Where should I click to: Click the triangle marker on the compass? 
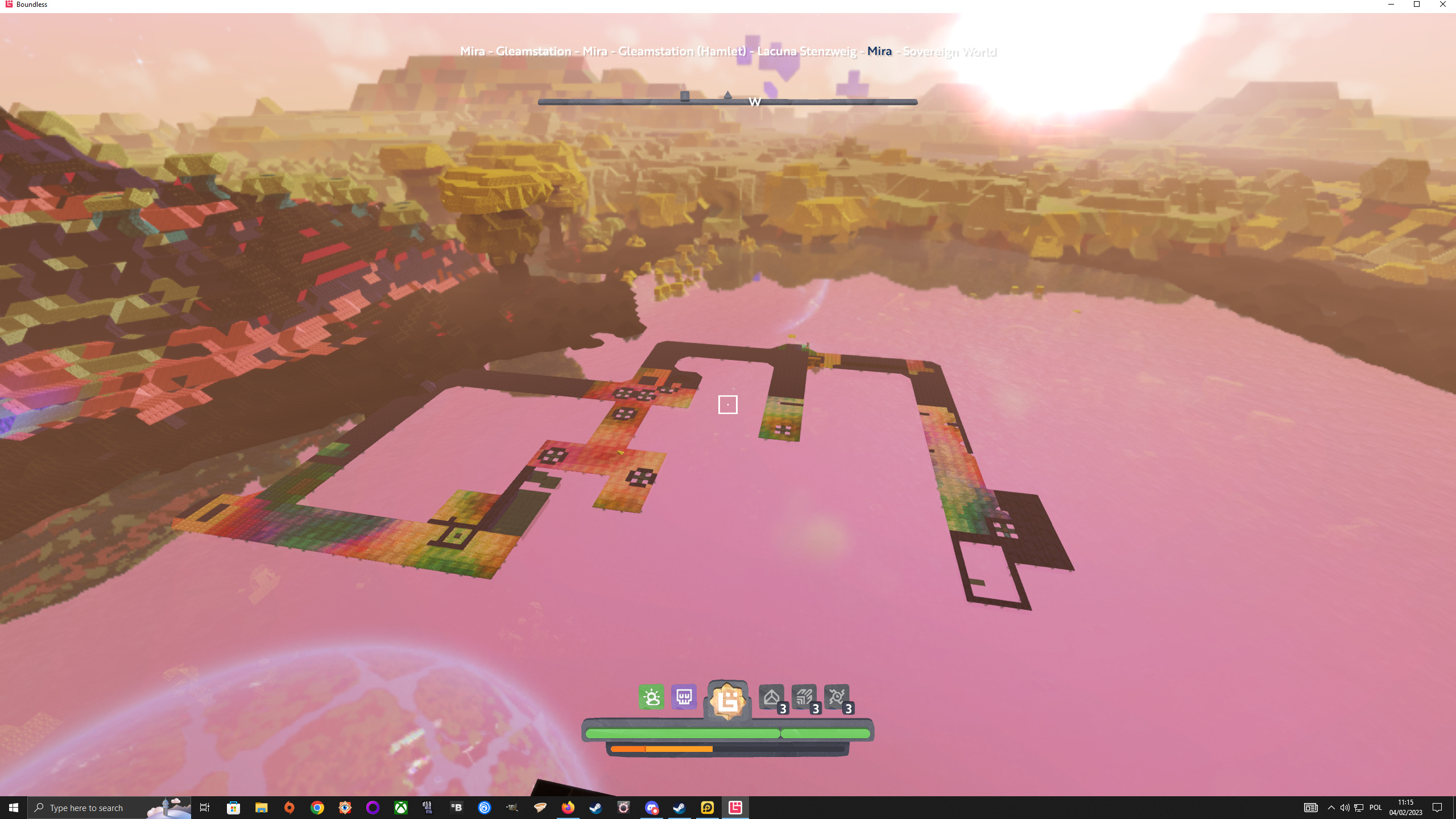pos(727,95)
